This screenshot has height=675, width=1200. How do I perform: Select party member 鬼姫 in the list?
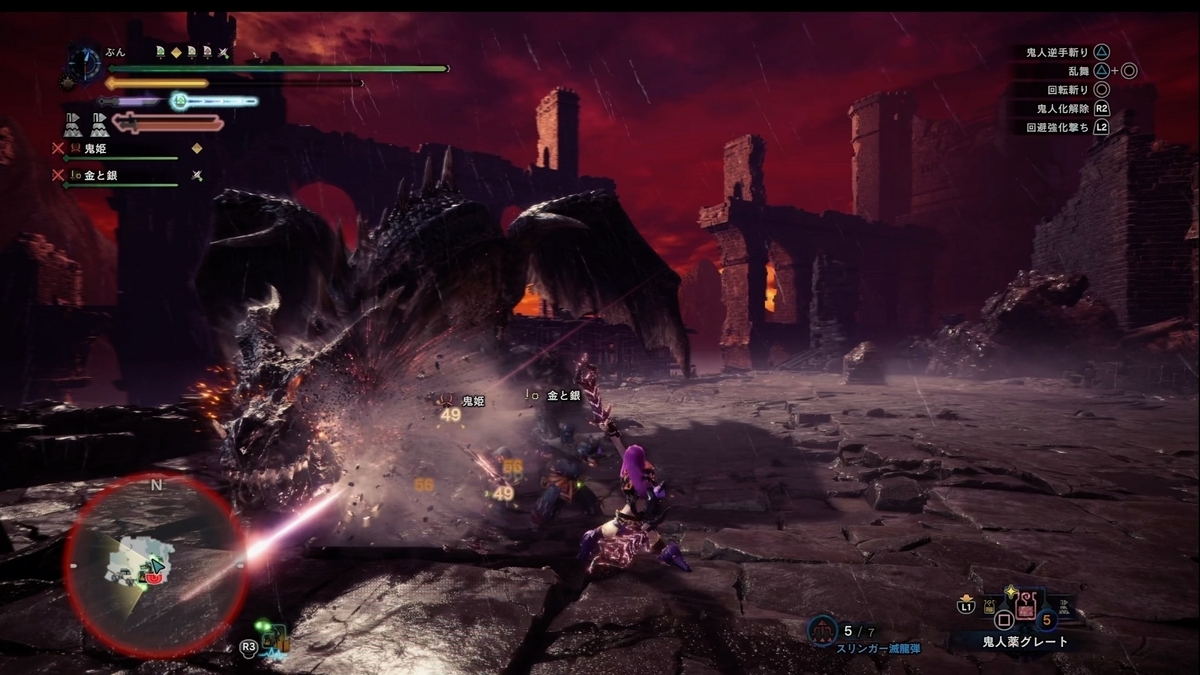[x=96, y=148]
